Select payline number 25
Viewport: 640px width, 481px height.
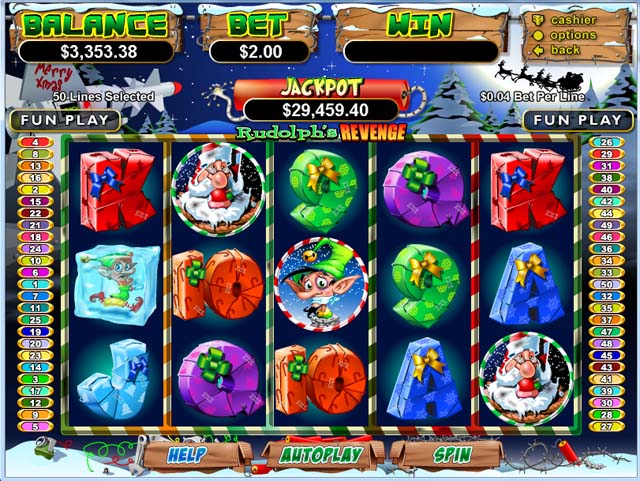pos(33,320)
